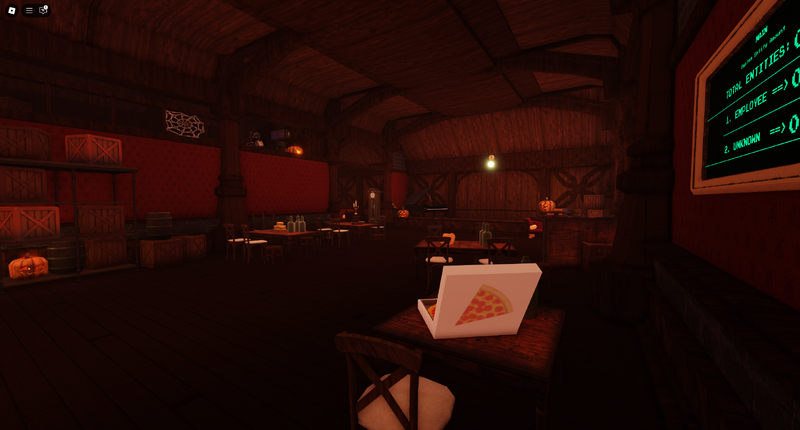Open the Roblox logo menu
The image size is (800, 430).
[x=11, y=10]
